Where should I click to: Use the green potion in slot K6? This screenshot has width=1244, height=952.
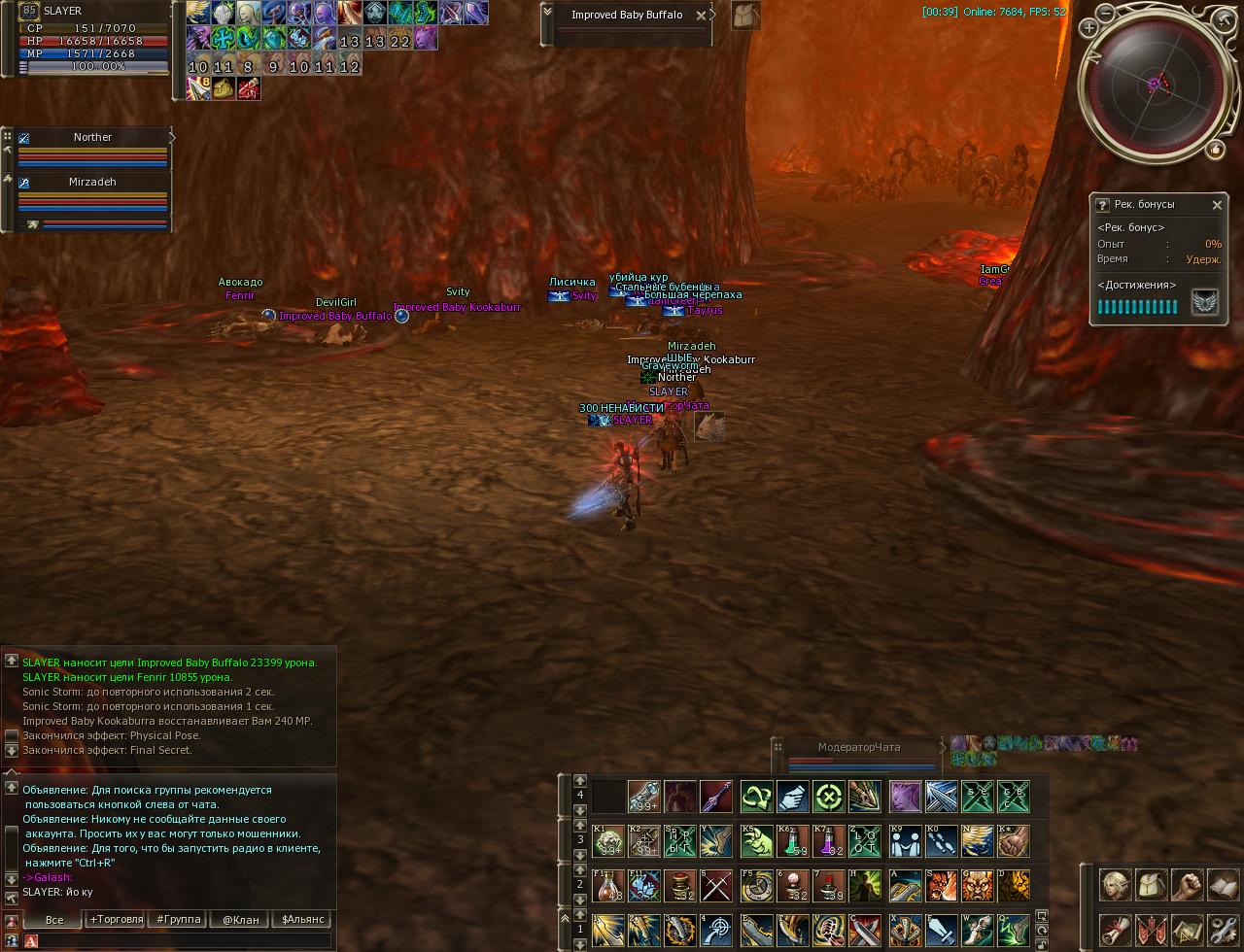pos(793,841)
